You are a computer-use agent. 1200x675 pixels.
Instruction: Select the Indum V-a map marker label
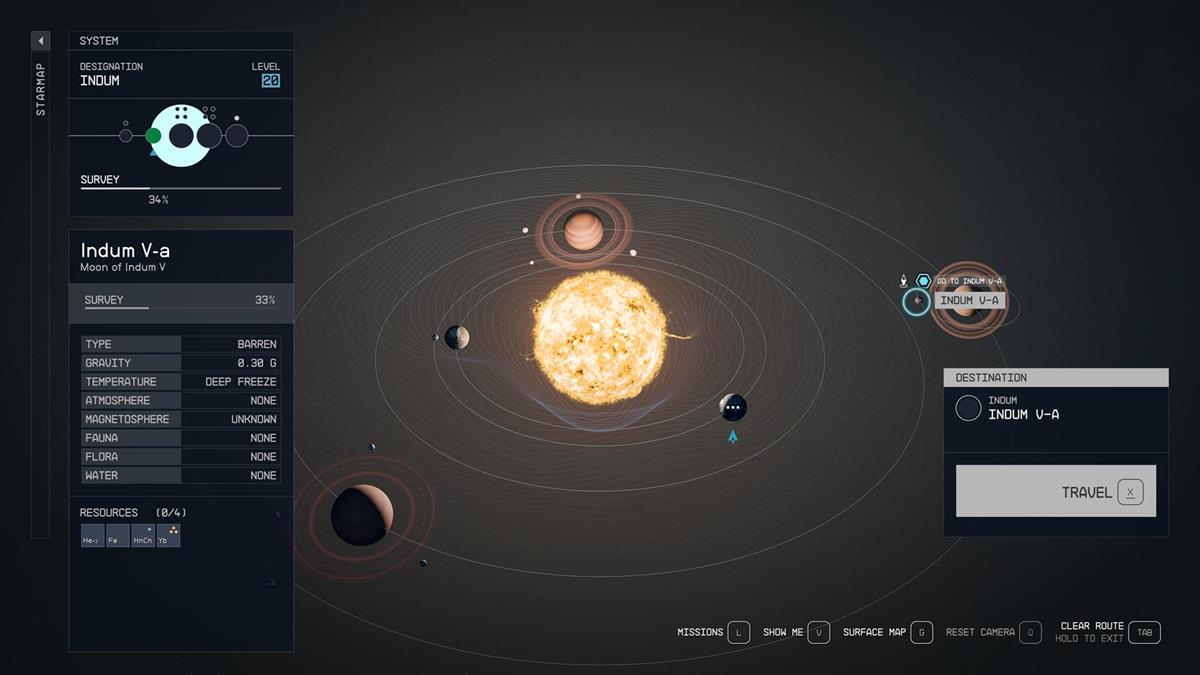(969, 300)
